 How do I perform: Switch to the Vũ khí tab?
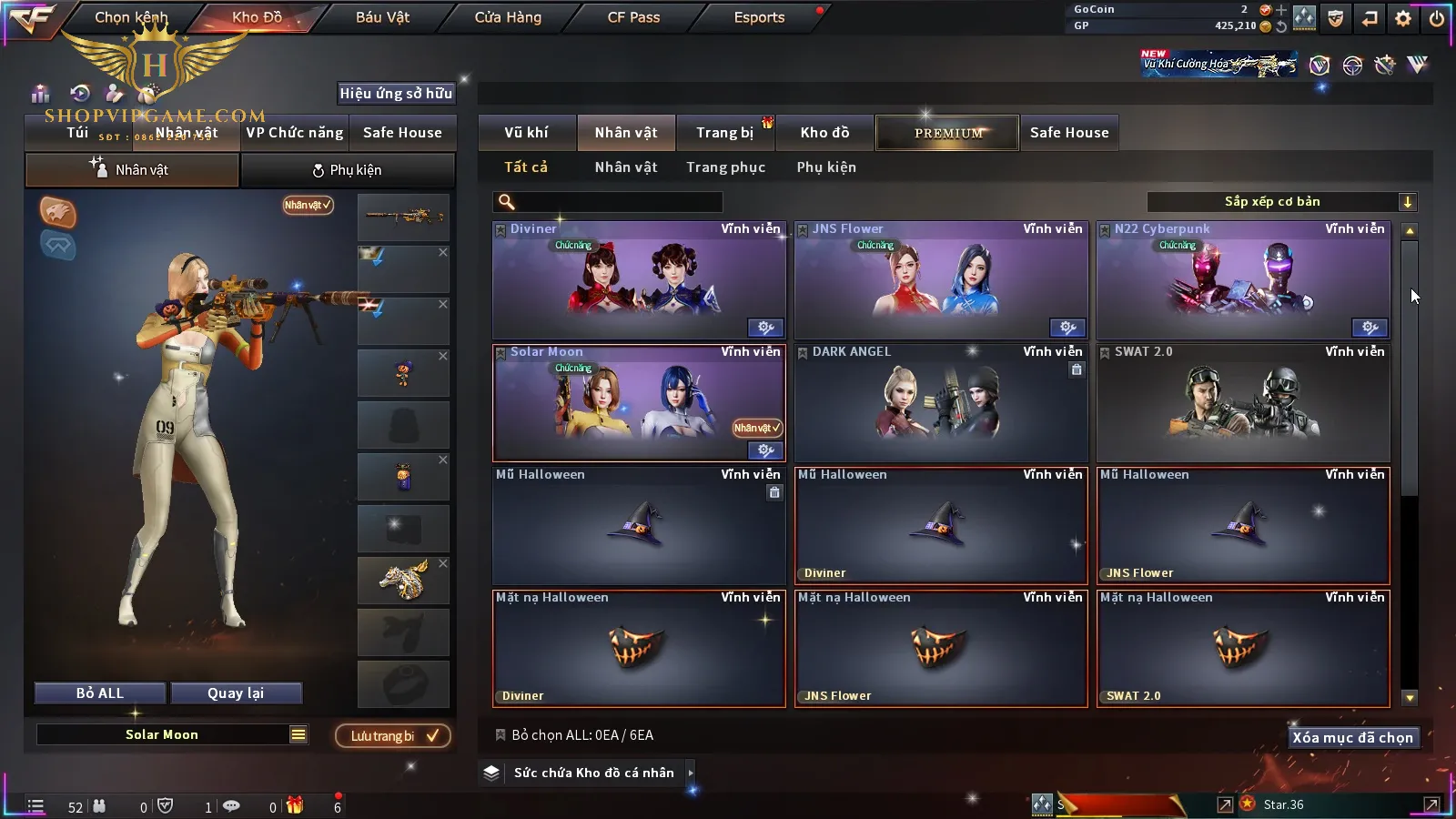pos(526,133)
